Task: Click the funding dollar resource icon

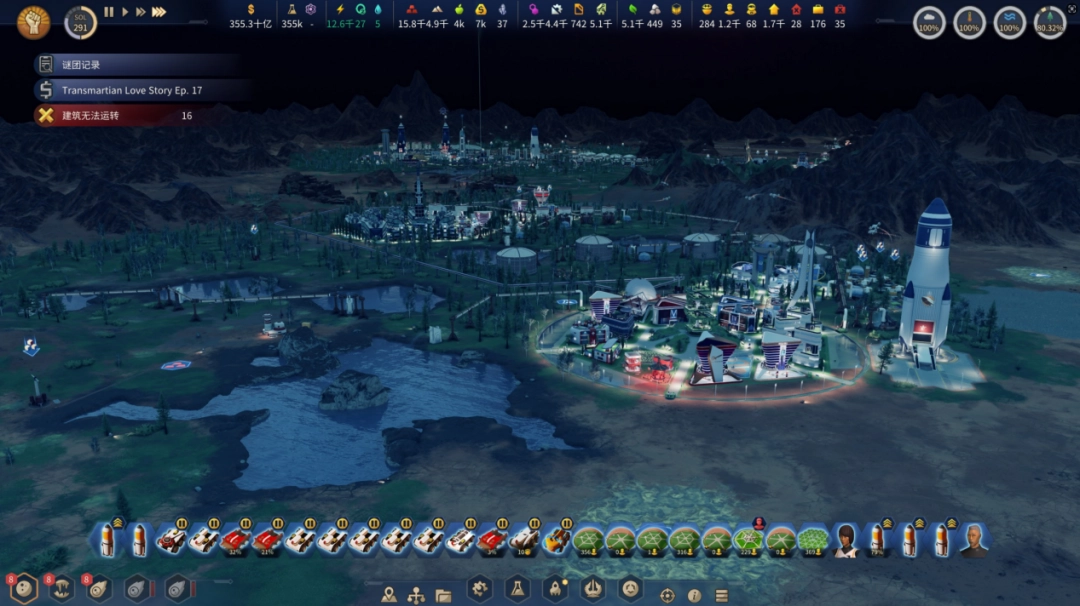Action: (x=251, y=9)
